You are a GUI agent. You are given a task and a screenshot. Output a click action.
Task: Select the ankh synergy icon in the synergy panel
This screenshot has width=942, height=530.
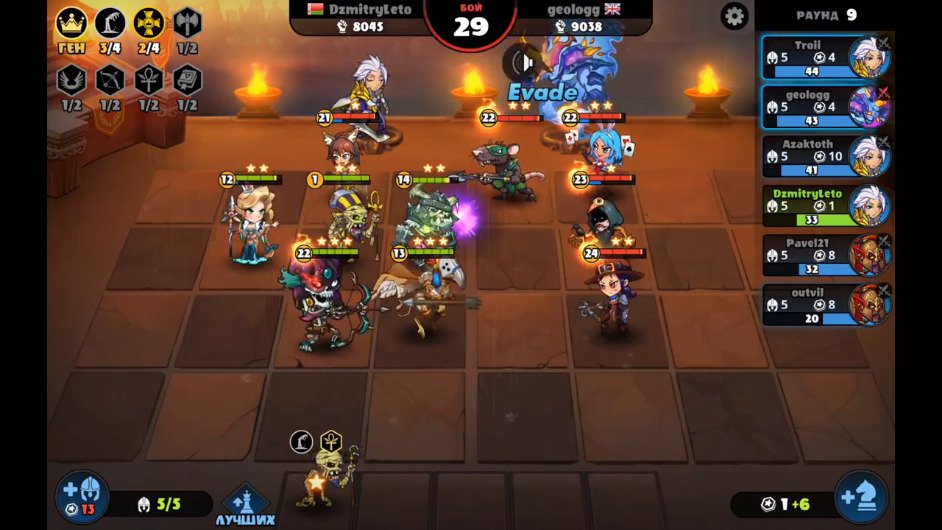coord(148,81)
